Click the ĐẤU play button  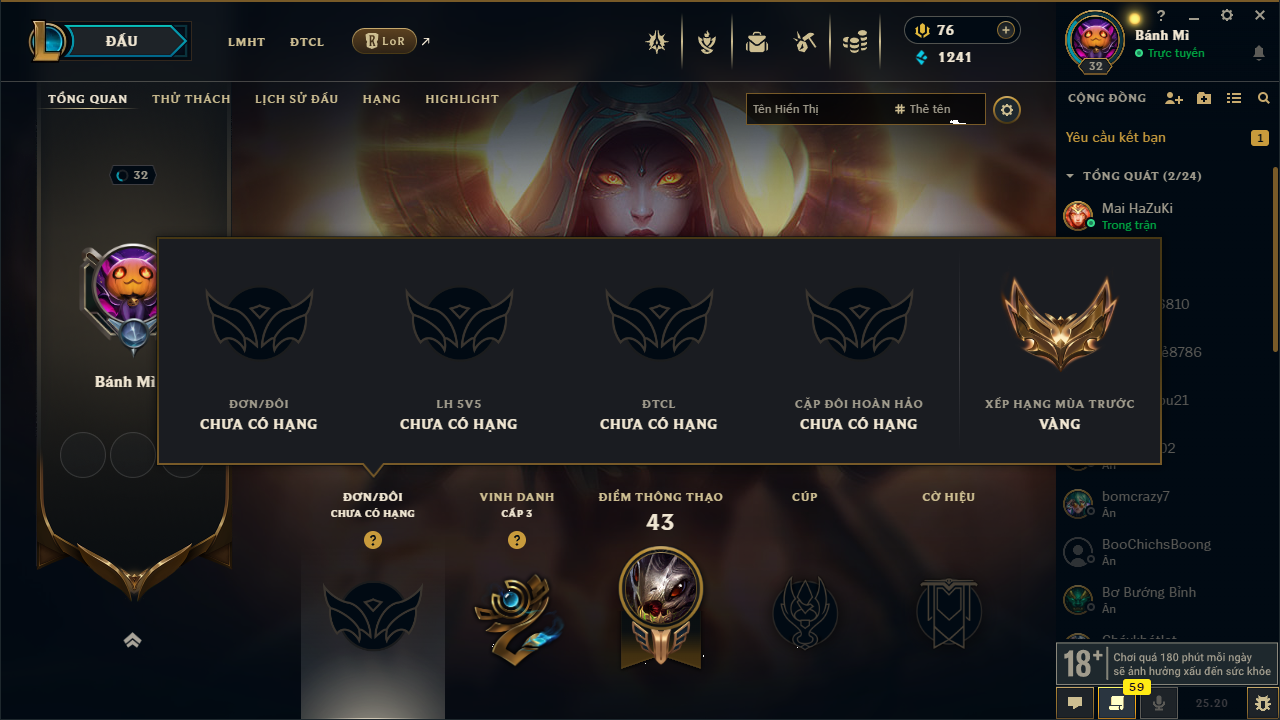(122, 41)
